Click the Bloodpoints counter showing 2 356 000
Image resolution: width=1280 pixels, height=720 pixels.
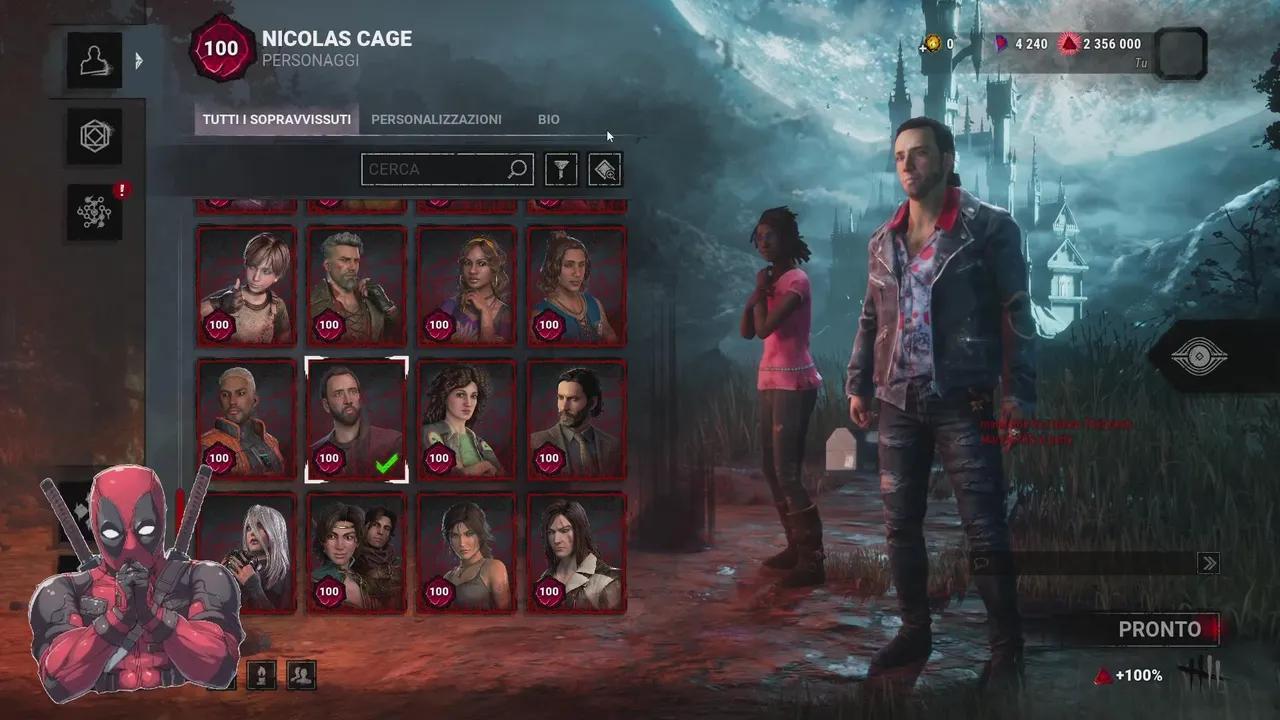pyautogui.click(x=1107, y=44)
